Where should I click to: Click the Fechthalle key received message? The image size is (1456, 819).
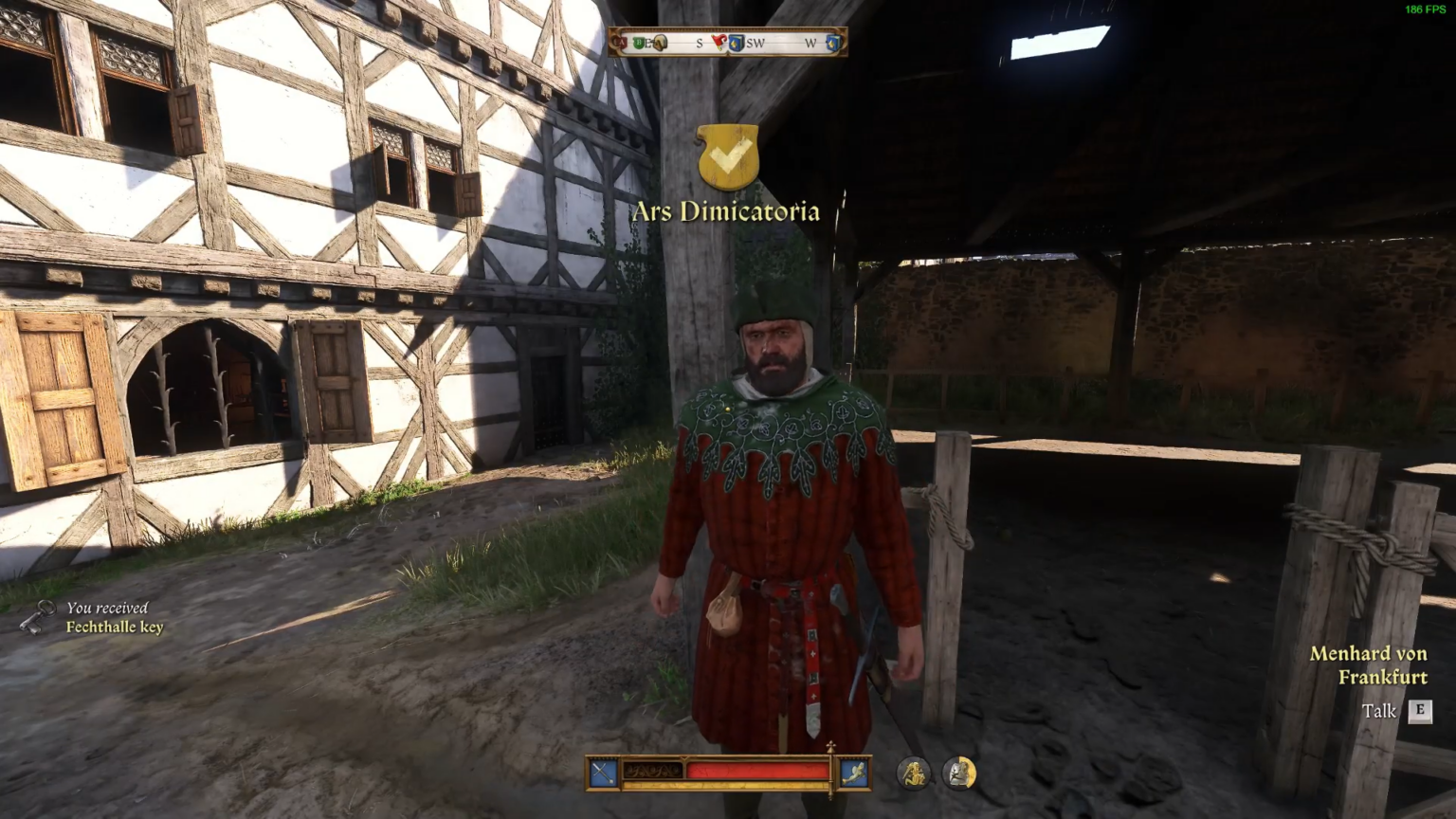[112, 616]
